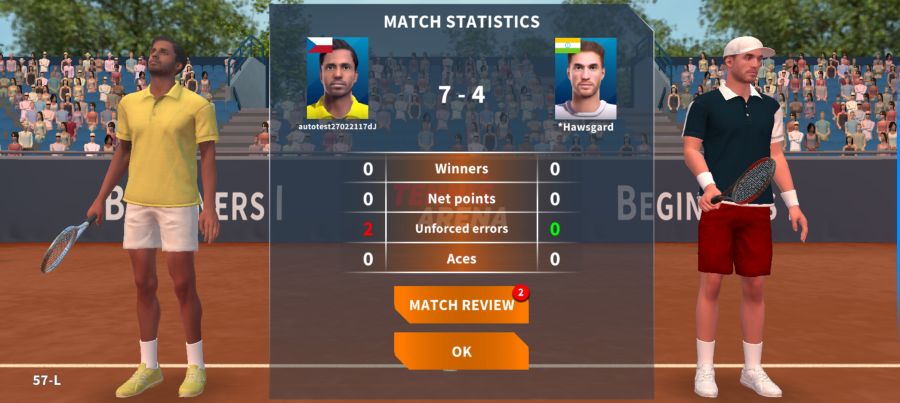Confirm statistics with the OK button
This screenshot has width=900, height=403.
coord(461,352)
